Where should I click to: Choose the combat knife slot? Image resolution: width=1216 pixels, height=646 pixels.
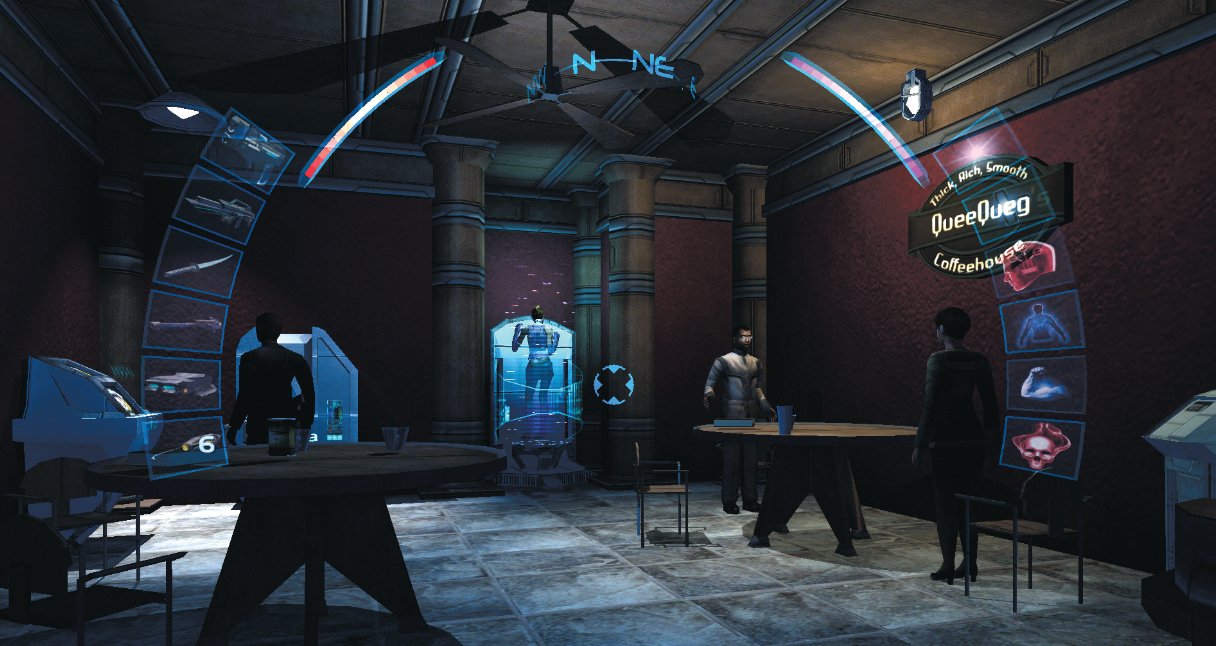[197, 262]
